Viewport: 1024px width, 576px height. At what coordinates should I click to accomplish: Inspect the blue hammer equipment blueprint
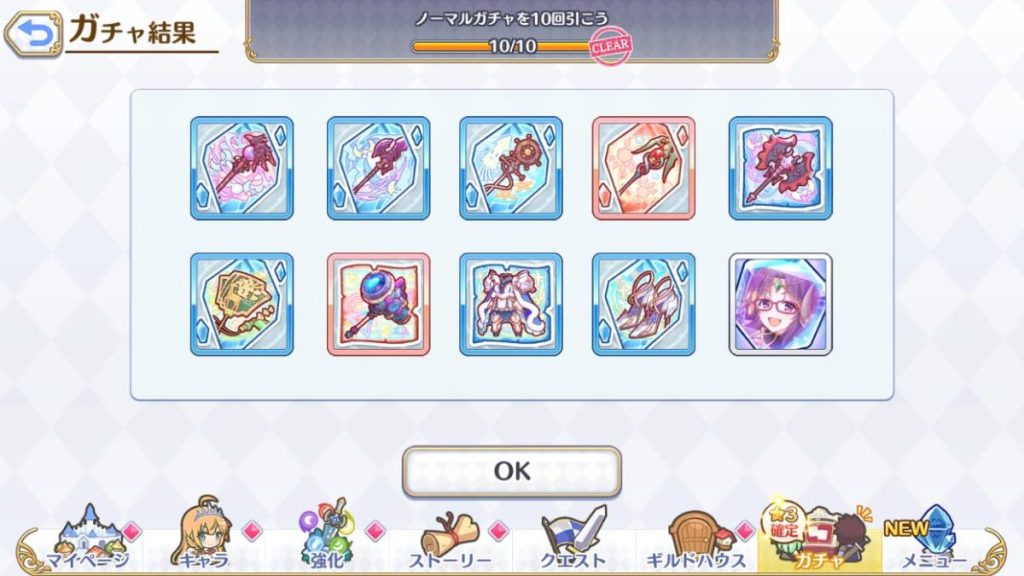(x=379, y=304)
